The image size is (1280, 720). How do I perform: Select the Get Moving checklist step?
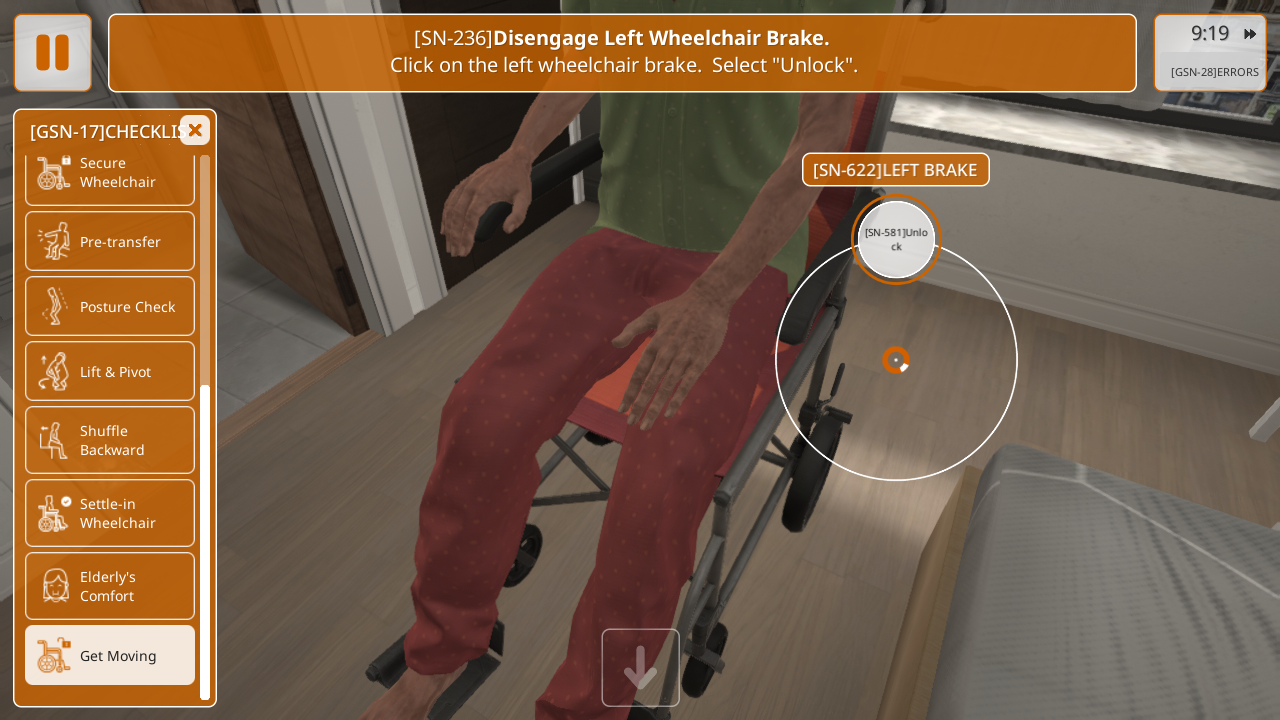pyautogui.click(x=110, y=655)
